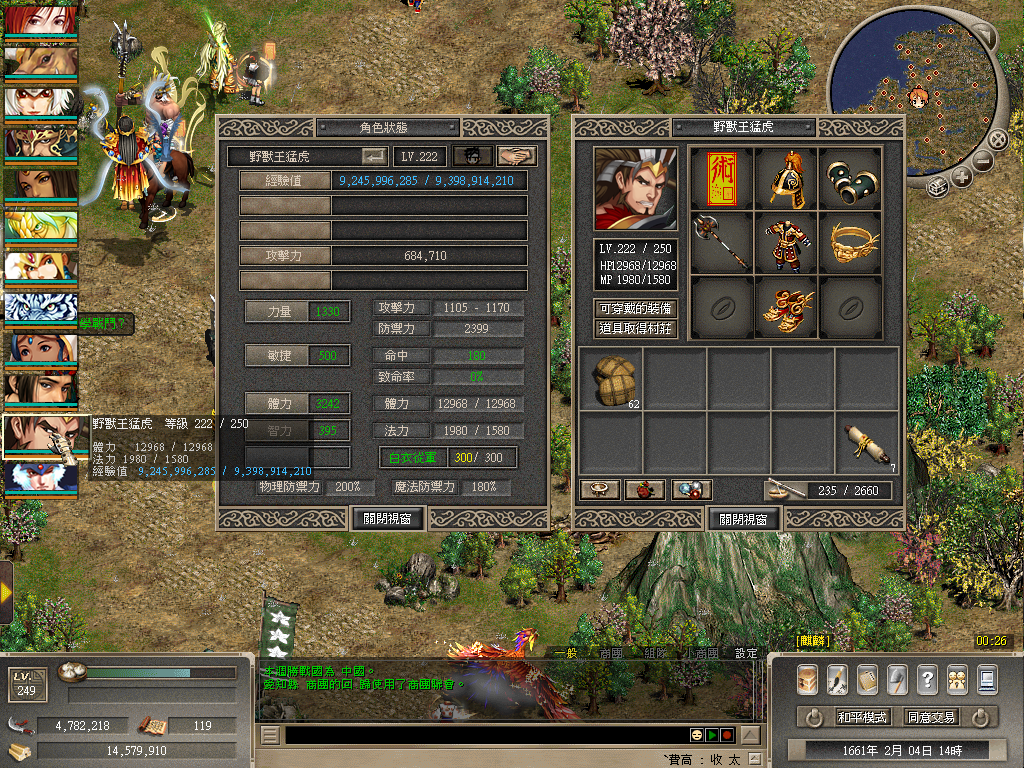
Task: Click the 同意交易 trade consent button
Action: [930, 717]
